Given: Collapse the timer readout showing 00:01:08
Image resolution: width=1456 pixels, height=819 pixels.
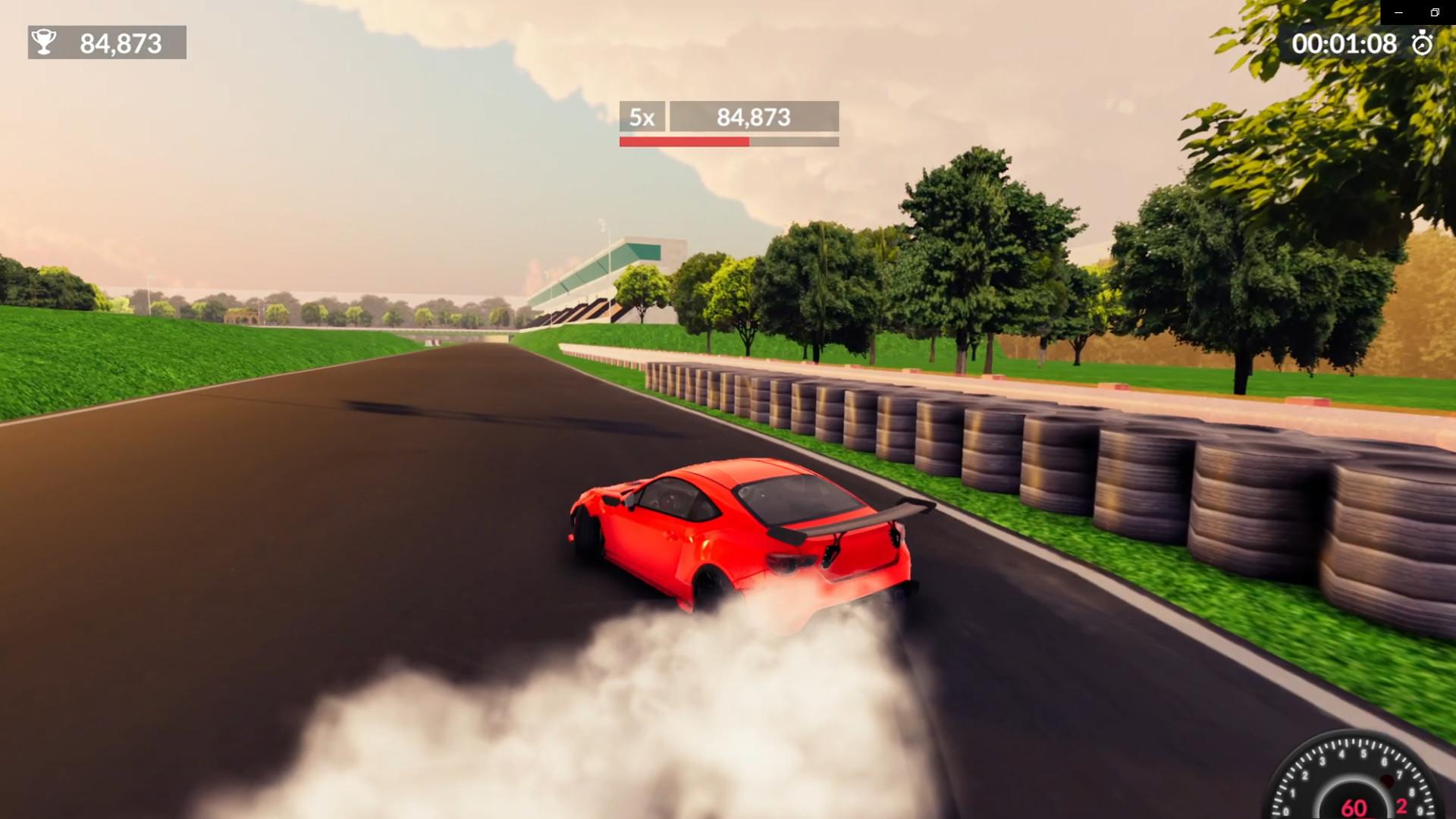Looking at the screenshot, I should tap(1346, 44).
